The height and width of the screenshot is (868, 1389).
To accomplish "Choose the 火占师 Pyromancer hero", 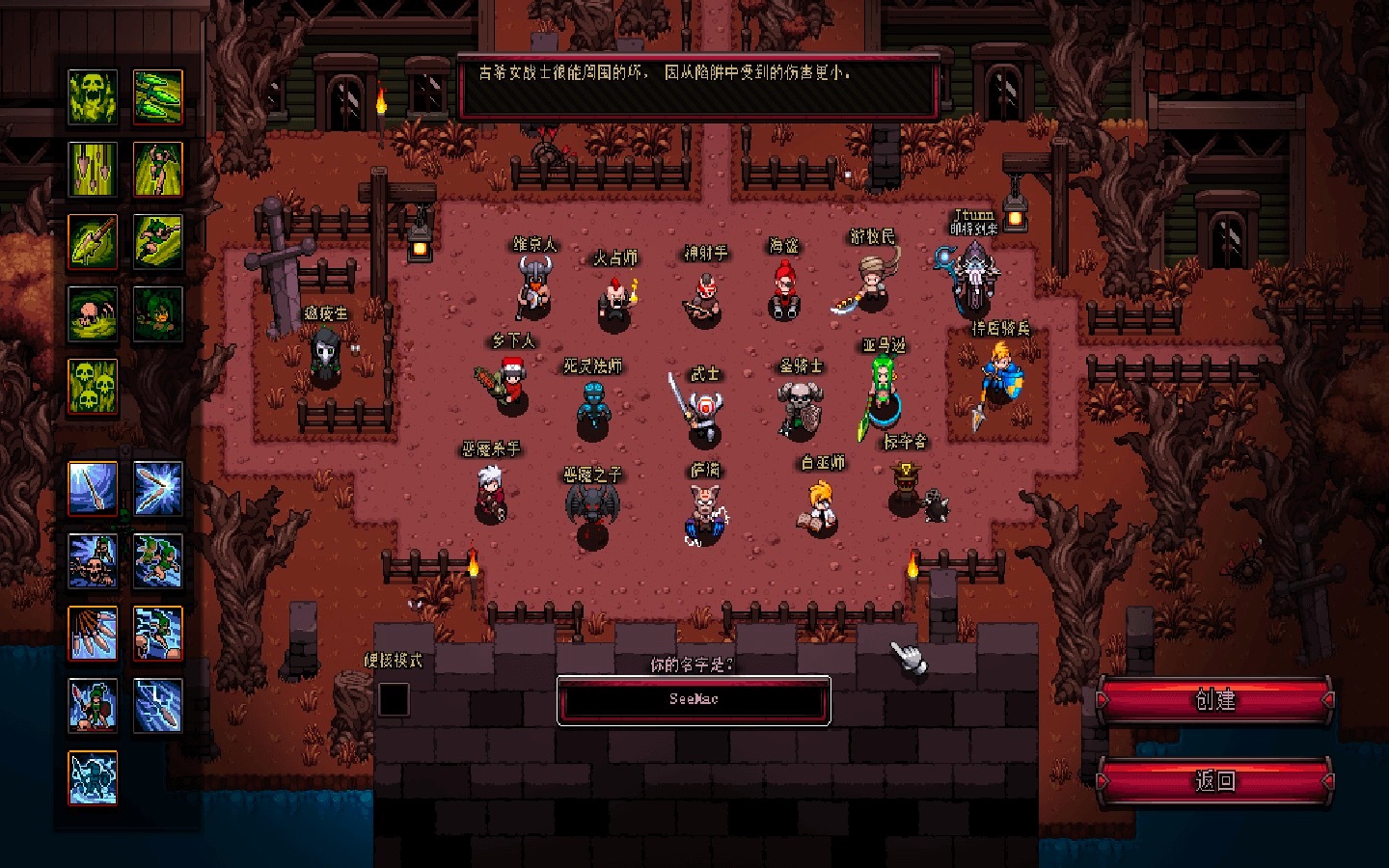I will coord(614,298).
